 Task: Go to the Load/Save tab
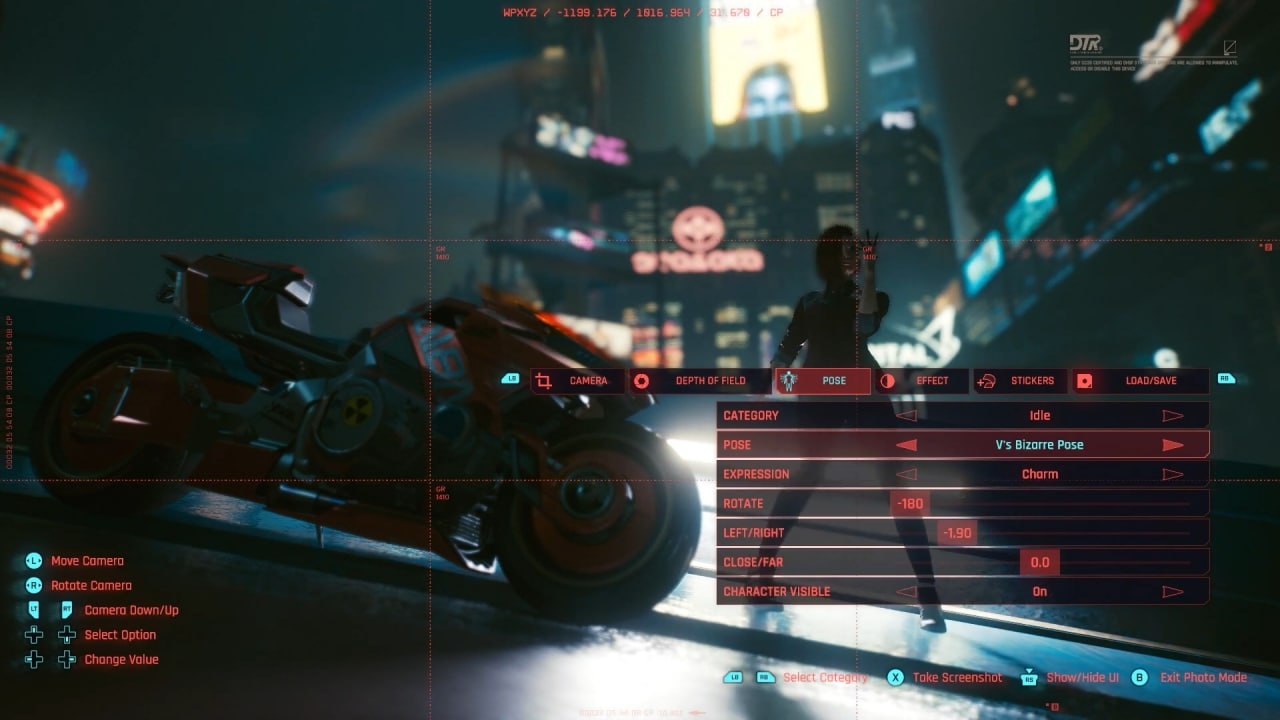click(1140, 381)
